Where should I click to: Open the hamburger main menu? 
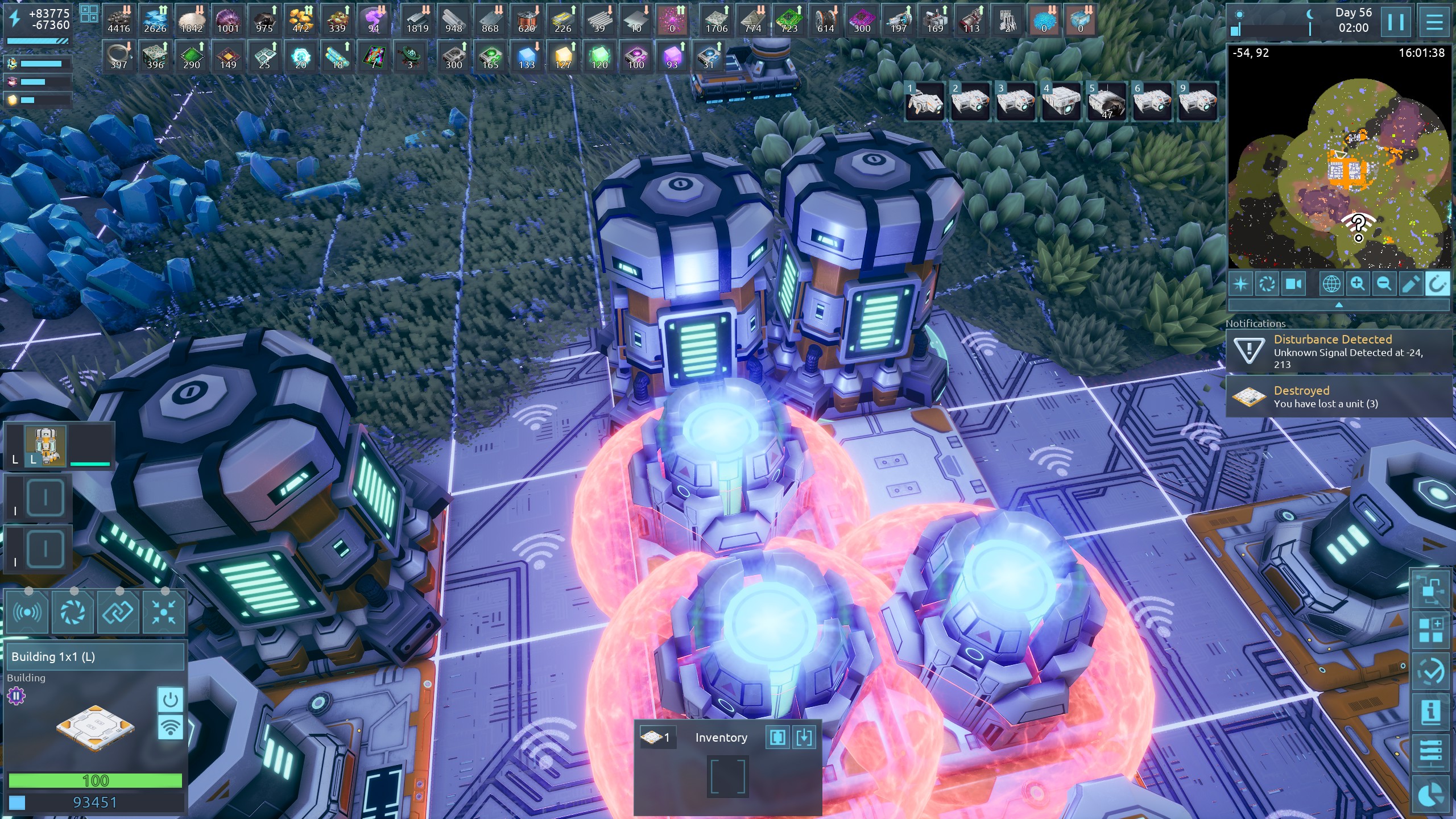tap(1434, 22)
